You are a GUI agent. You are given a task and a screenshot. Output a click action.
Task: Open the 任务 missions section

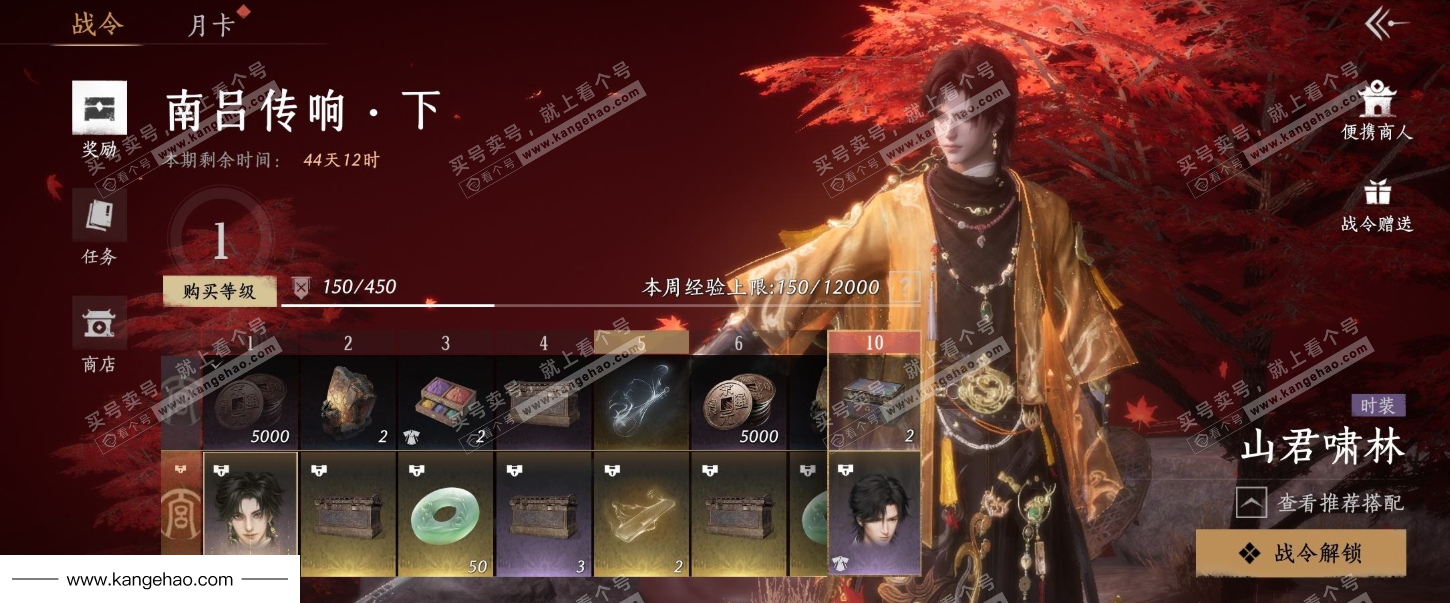tap(99, 227)
